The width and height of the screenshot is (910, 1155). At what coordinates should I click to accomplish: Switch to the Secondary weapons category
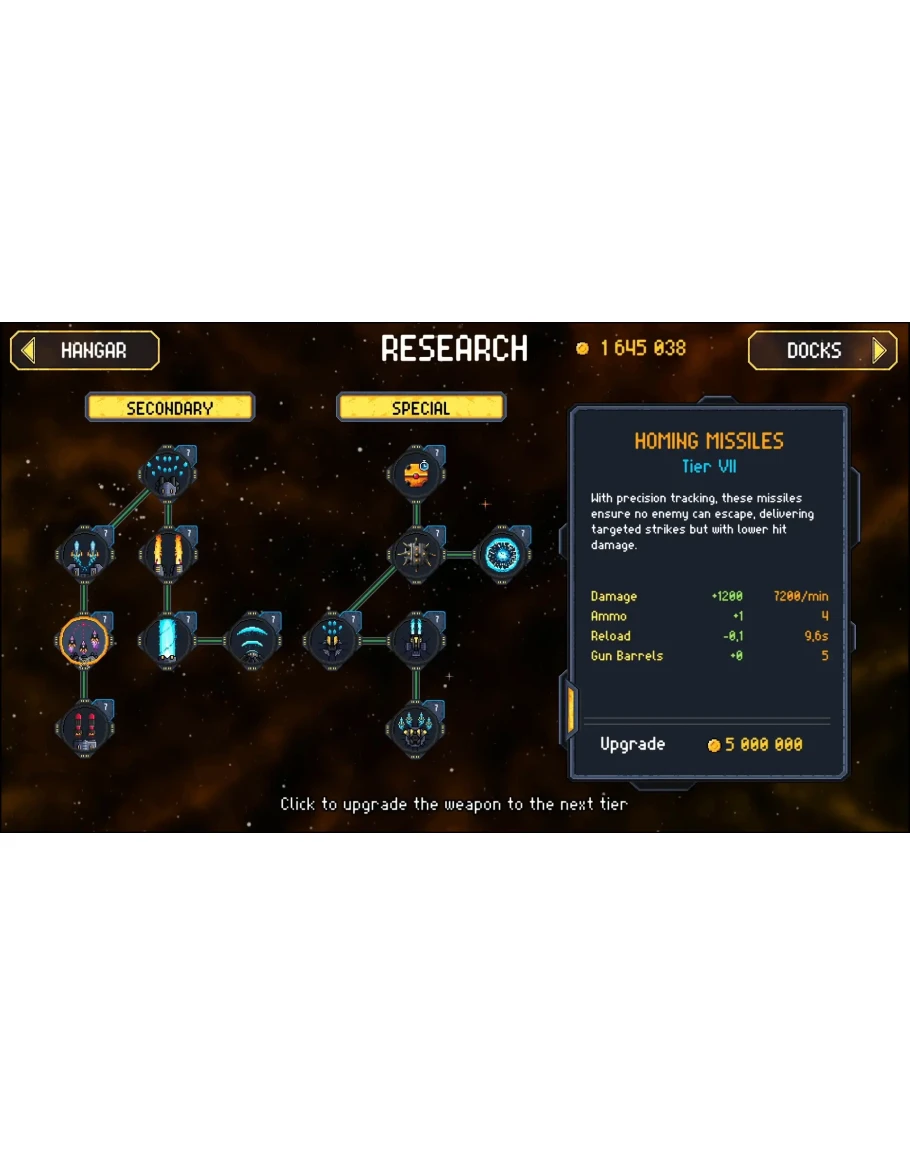coord(170,408)
